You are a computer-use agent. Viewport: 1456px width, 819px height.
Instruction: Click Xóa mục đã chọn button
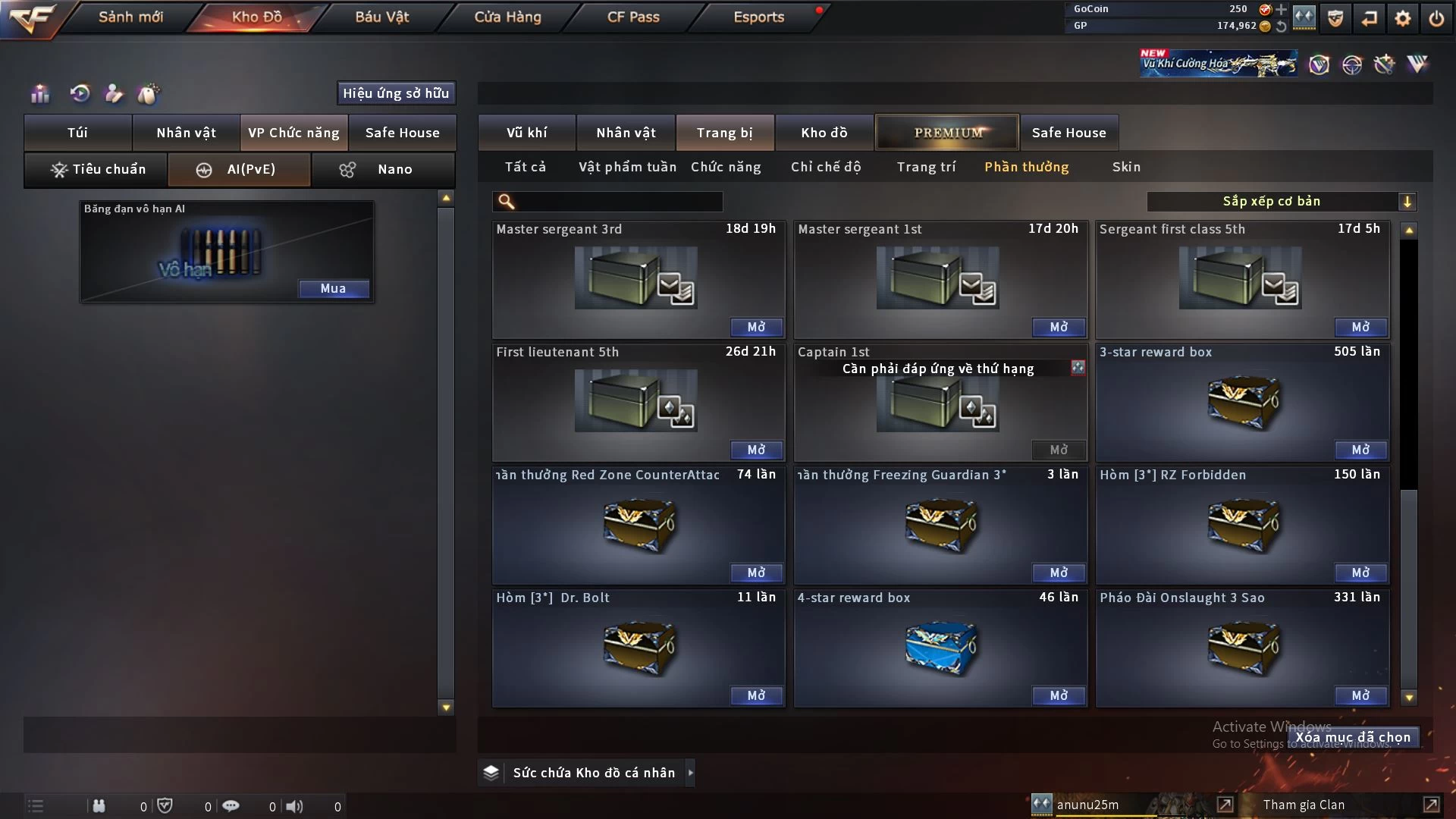pyautogui.click(x=1353, y=737)
